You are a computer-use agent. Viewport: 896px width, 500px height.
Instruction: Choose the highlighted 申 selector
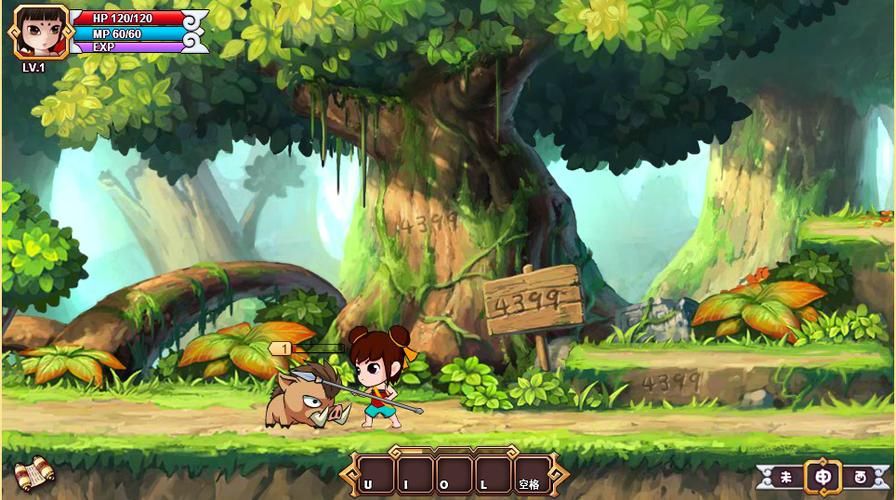point(823,477)
